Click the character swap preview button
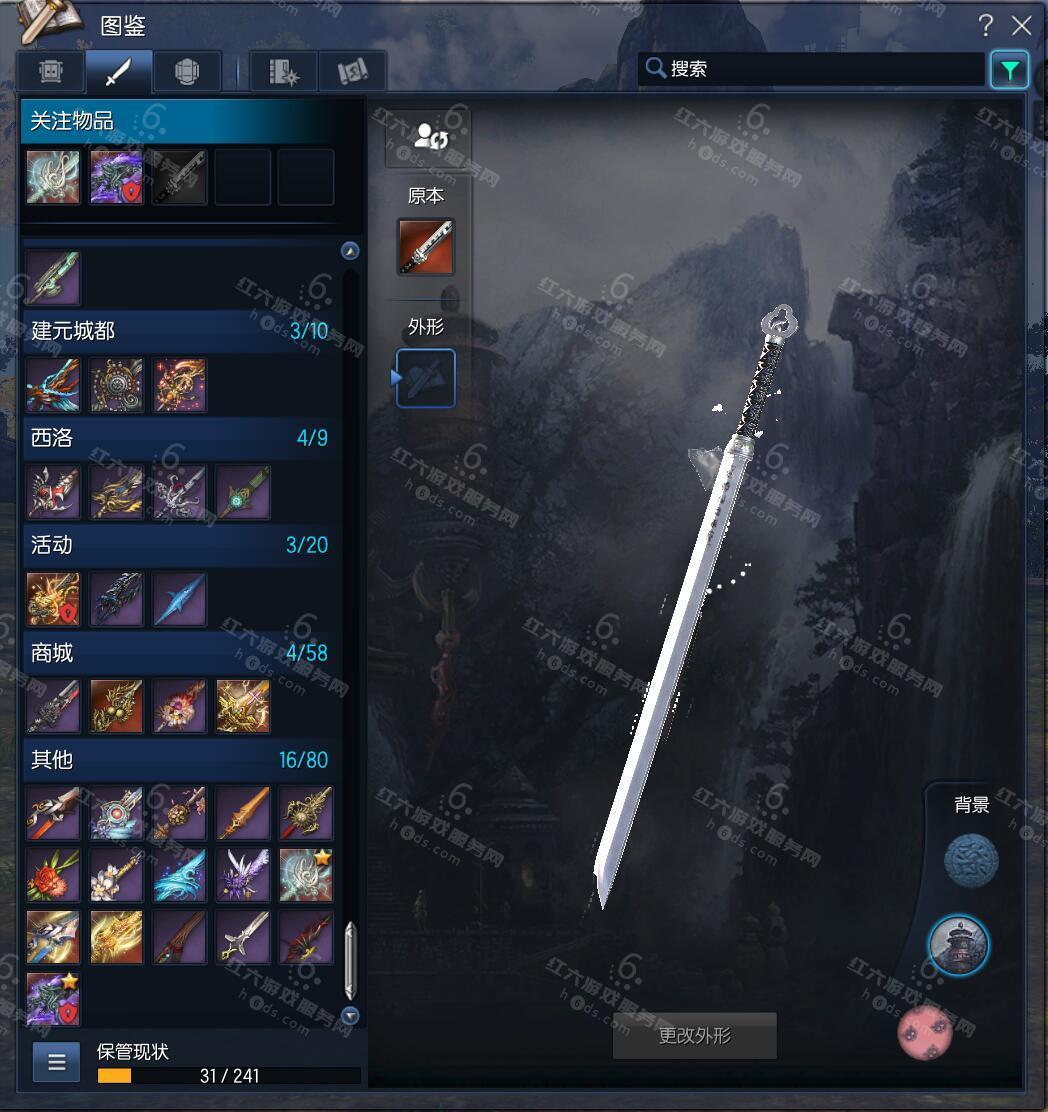Screen dimensions: 1048x1112 (x=428, y=137)
